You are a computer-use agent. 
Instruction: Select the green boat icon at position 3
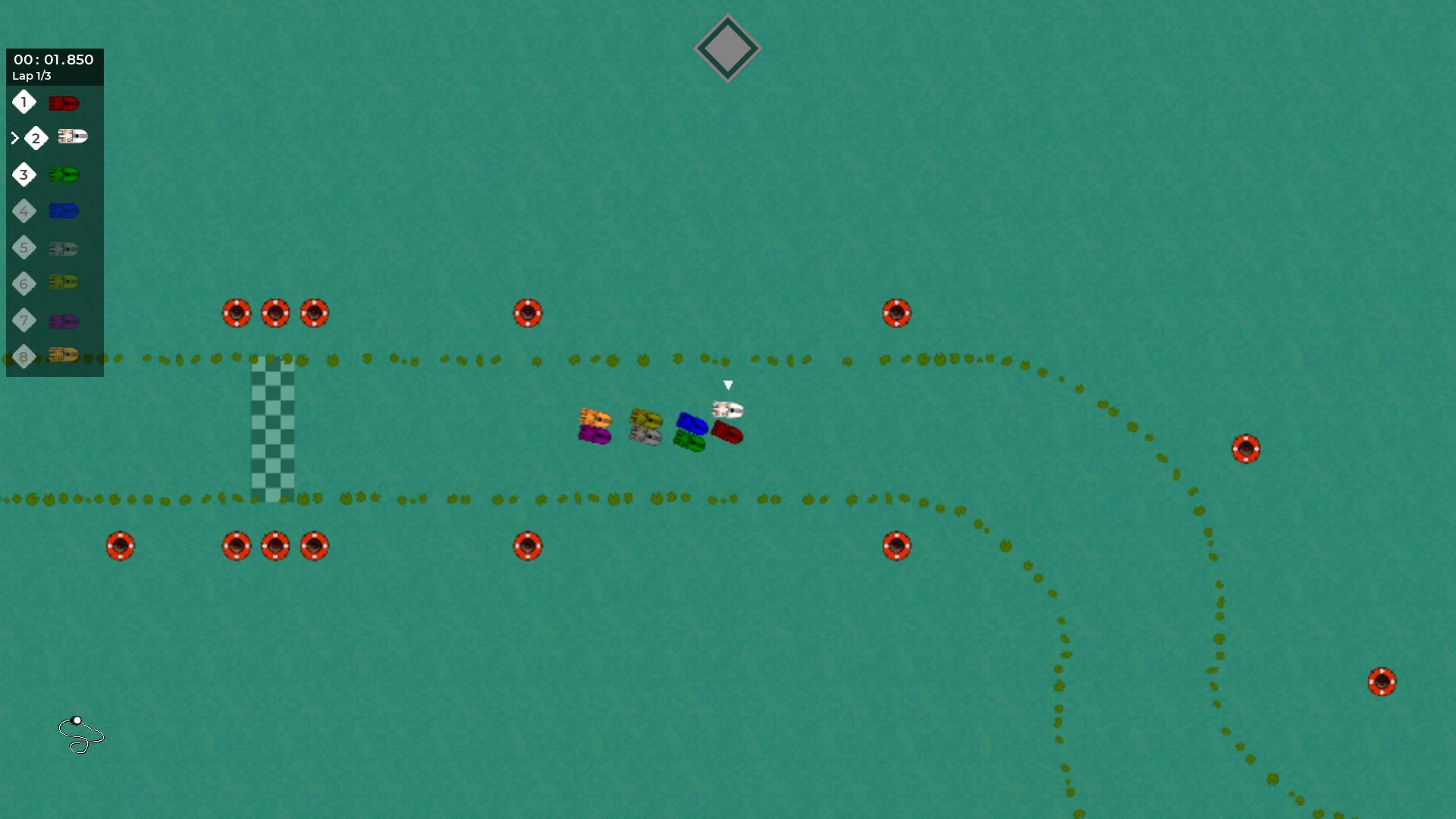64,174
